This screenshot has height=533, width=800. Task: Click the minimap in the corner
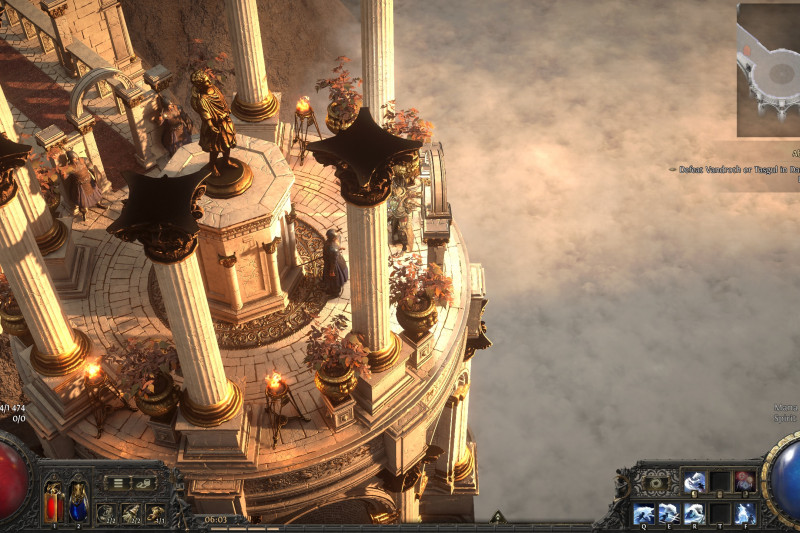coord(768,70)
